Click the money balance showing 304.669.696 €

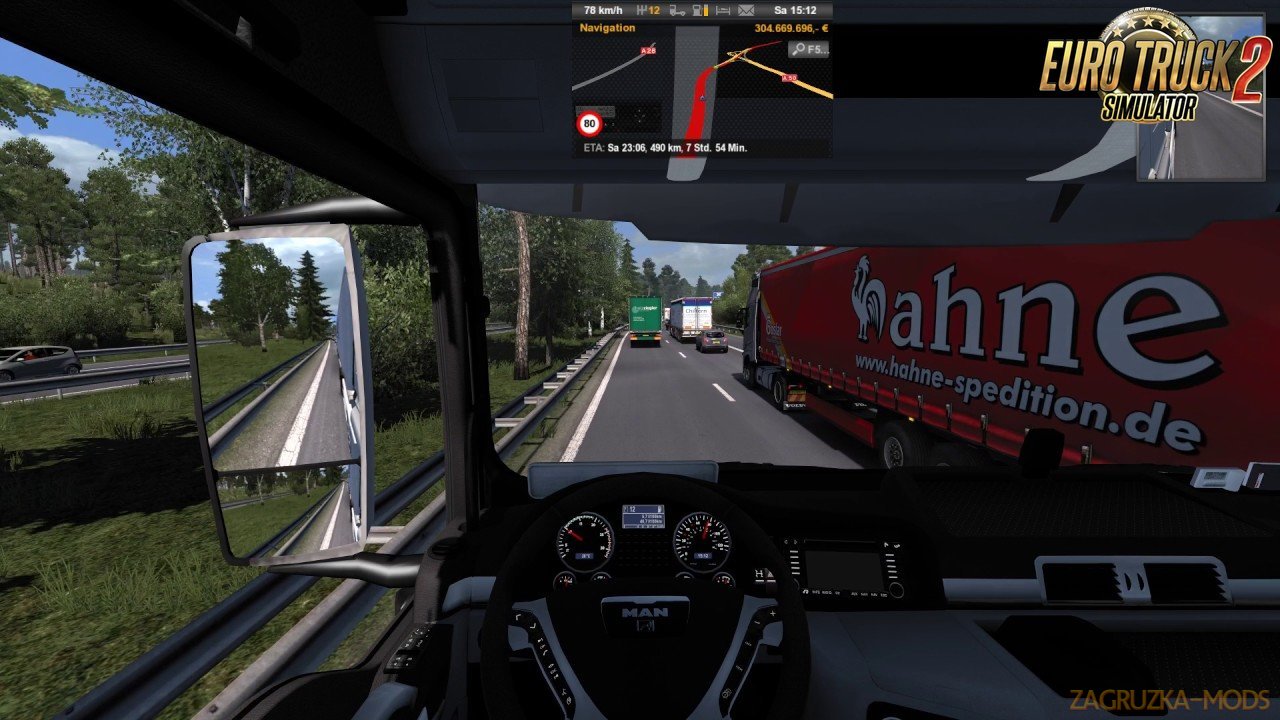tap(792, 28)
